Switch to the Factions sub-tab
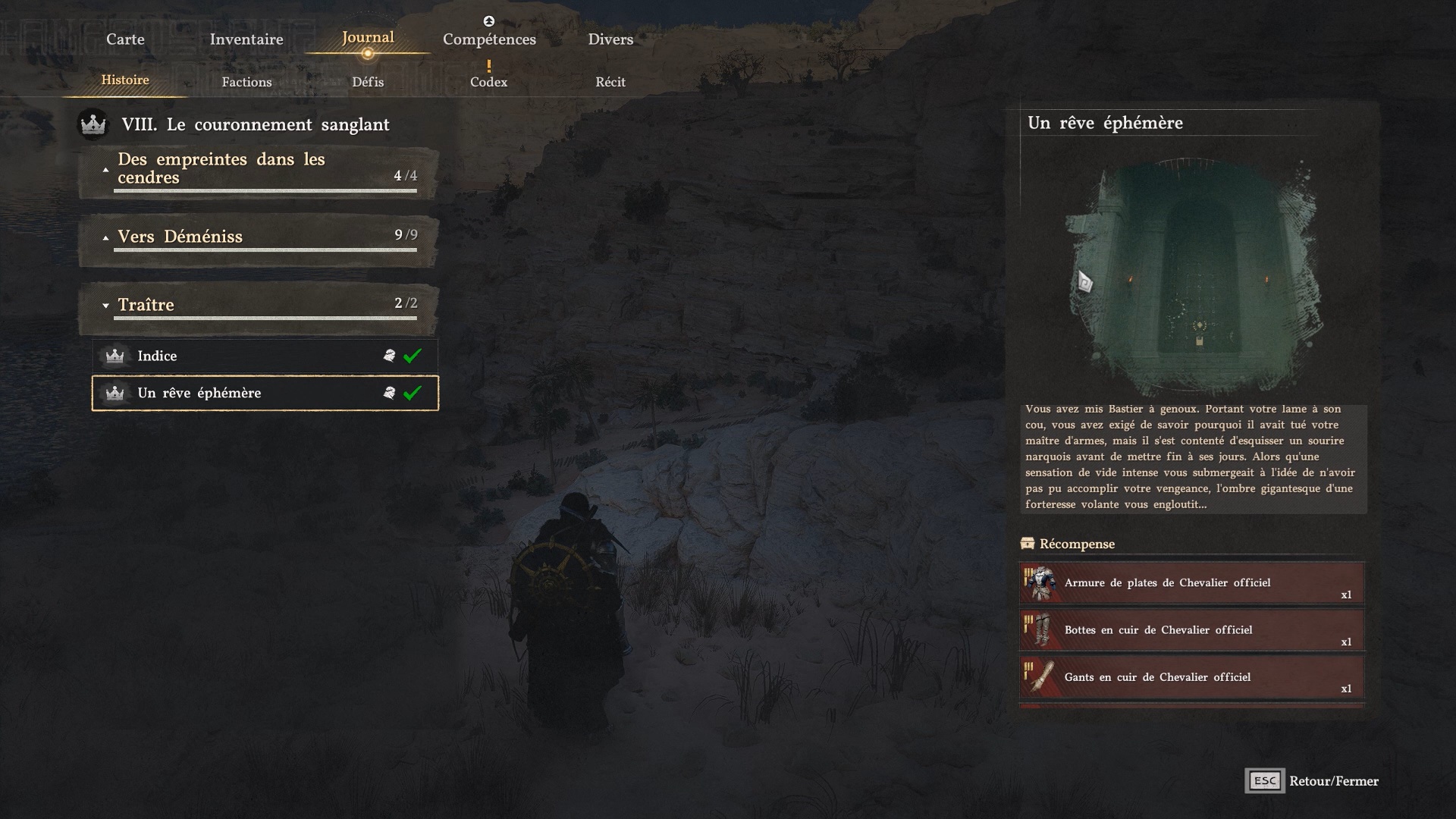This screenshot has height=819, width=1456. click(x=246, y=82)
